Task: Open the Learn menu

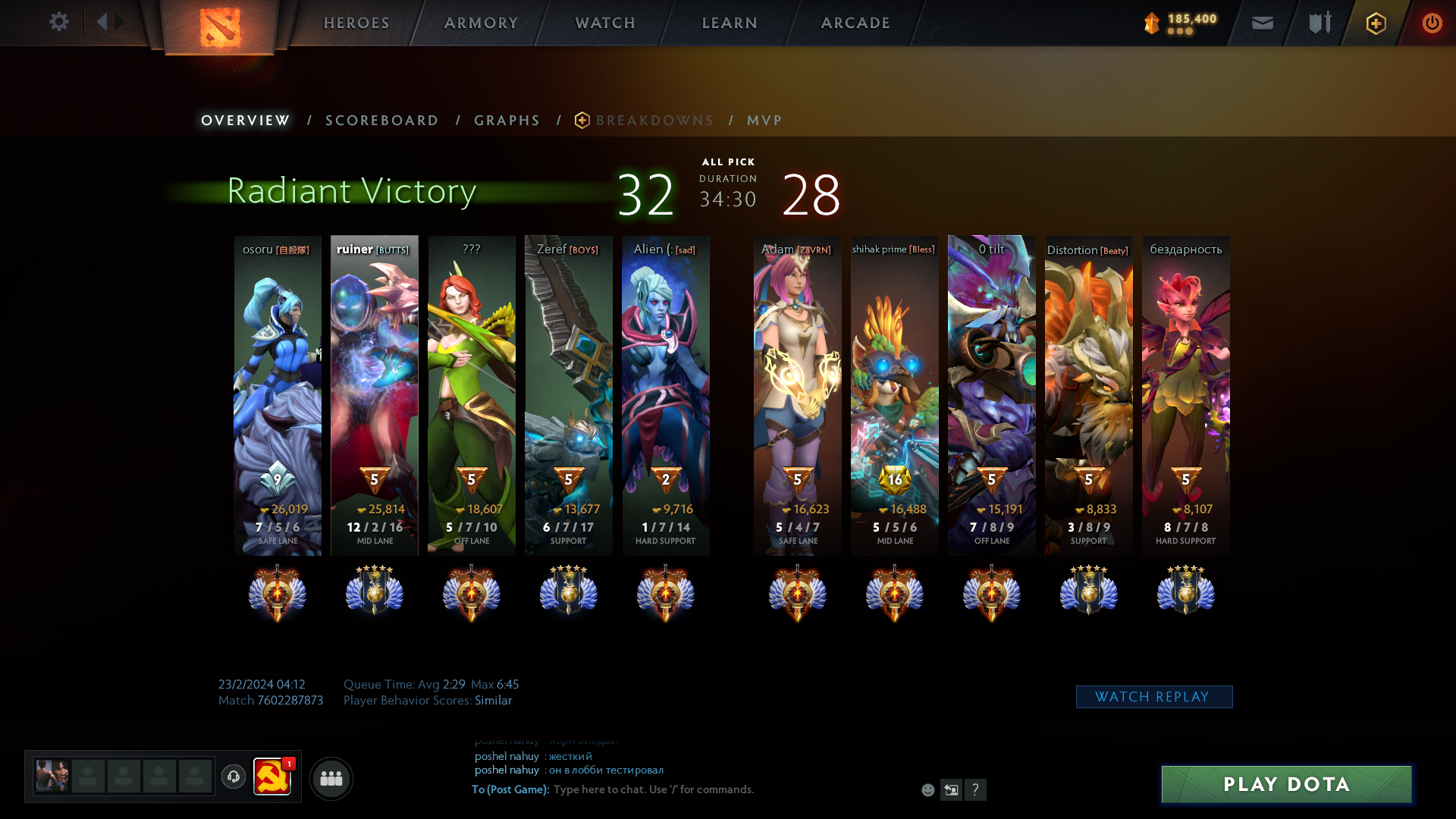Action: tap(730, 23)
